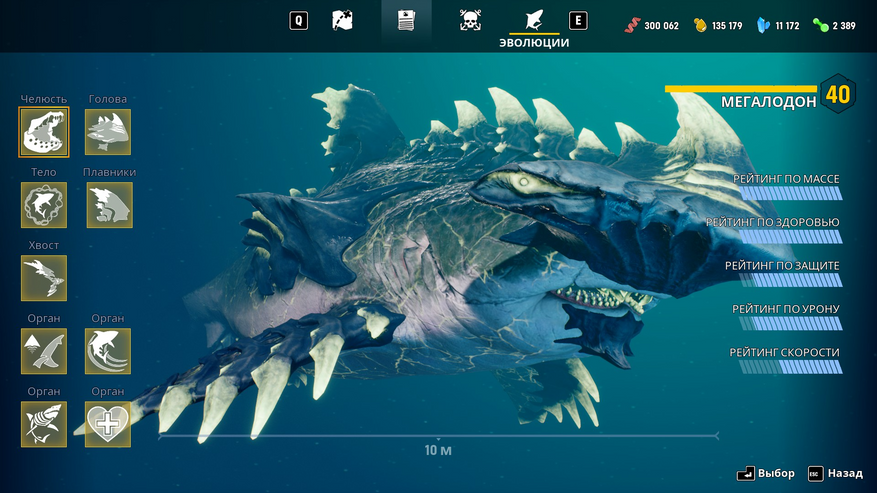The image size is (877, 493).
Task: Switch to the skull and anchors tab
Action: [x=470, y=20]
